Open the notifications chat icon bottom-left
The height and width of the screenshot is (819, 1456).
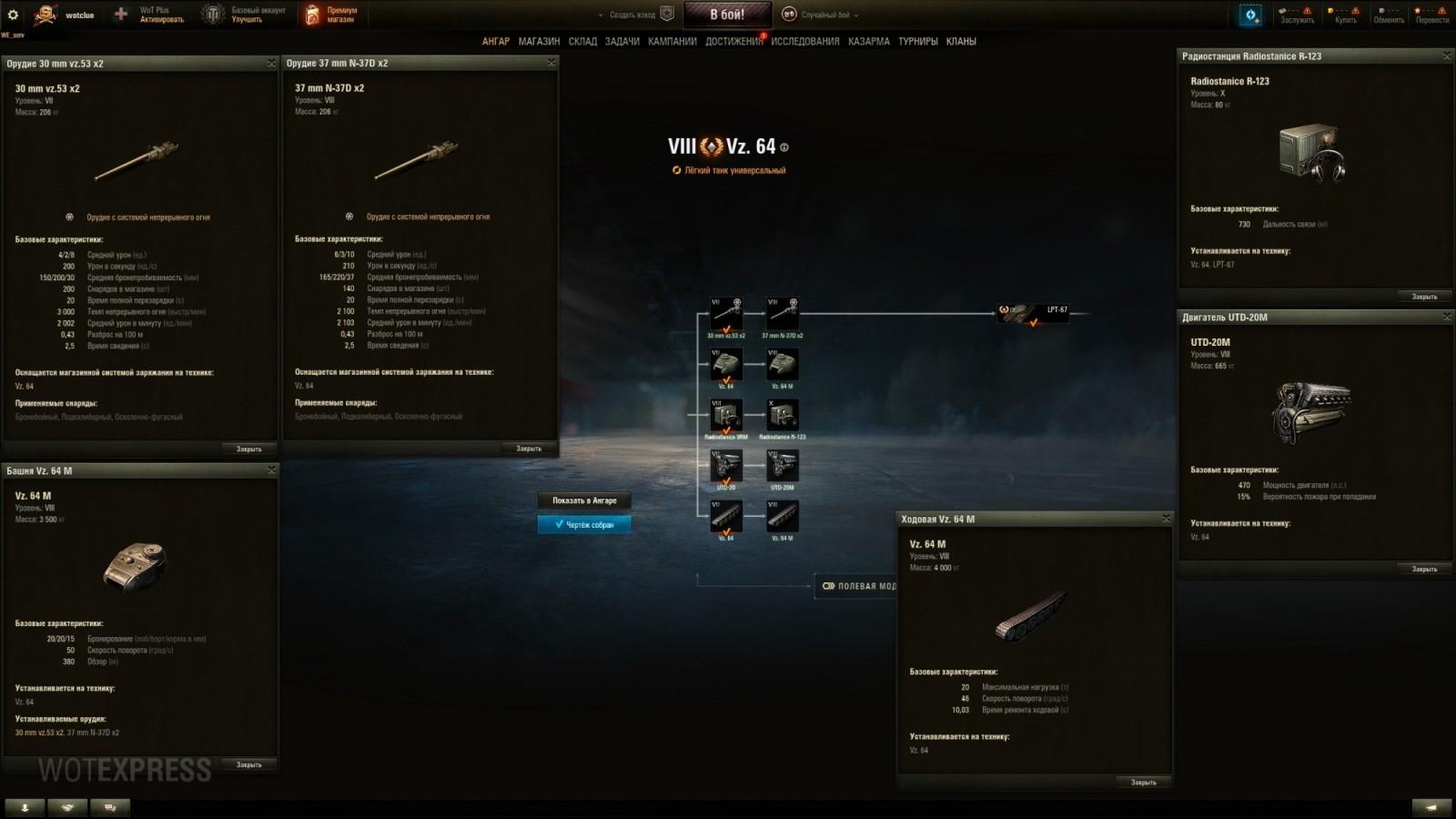pyautogui.click(x=111, y=807)
